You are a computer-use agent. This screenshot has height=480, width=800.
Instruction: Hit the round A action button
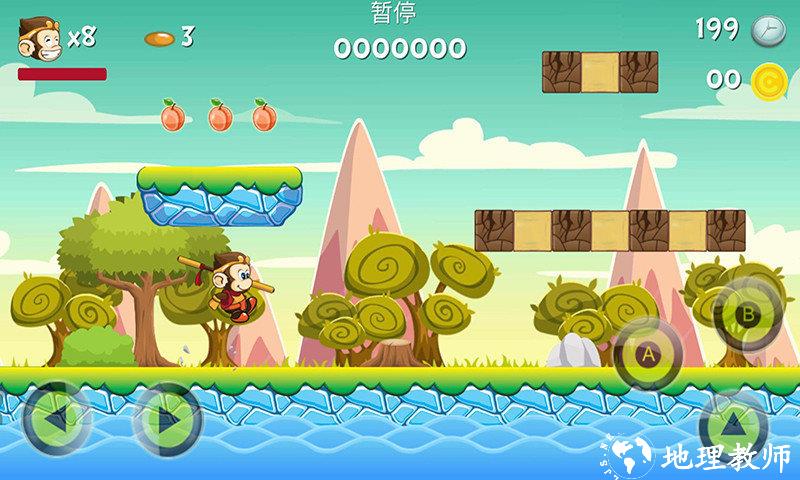(x=647, y=353)
